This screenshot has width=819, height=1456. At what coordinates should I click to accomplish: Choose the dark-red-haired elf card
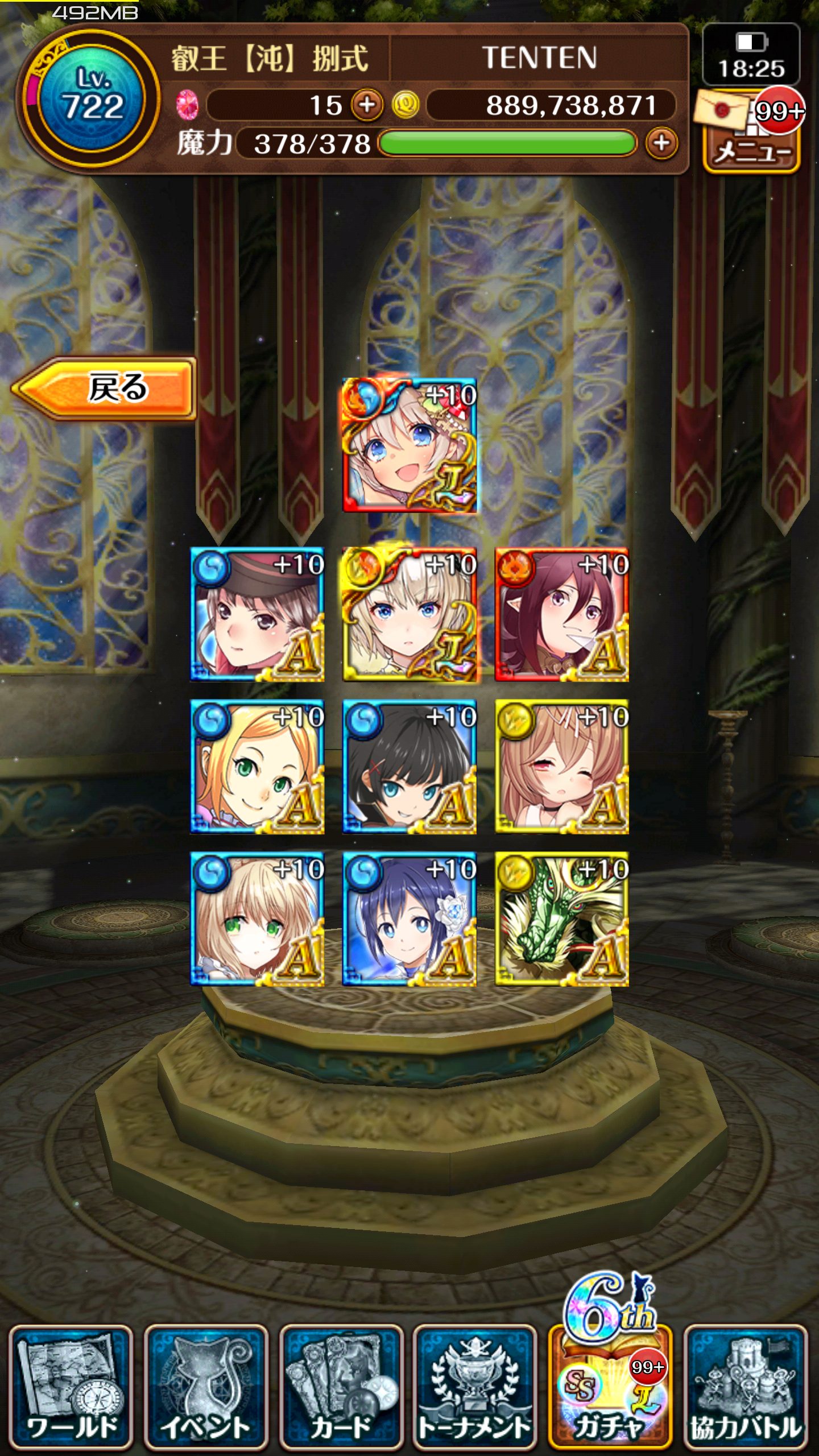[x=562, y=614]
